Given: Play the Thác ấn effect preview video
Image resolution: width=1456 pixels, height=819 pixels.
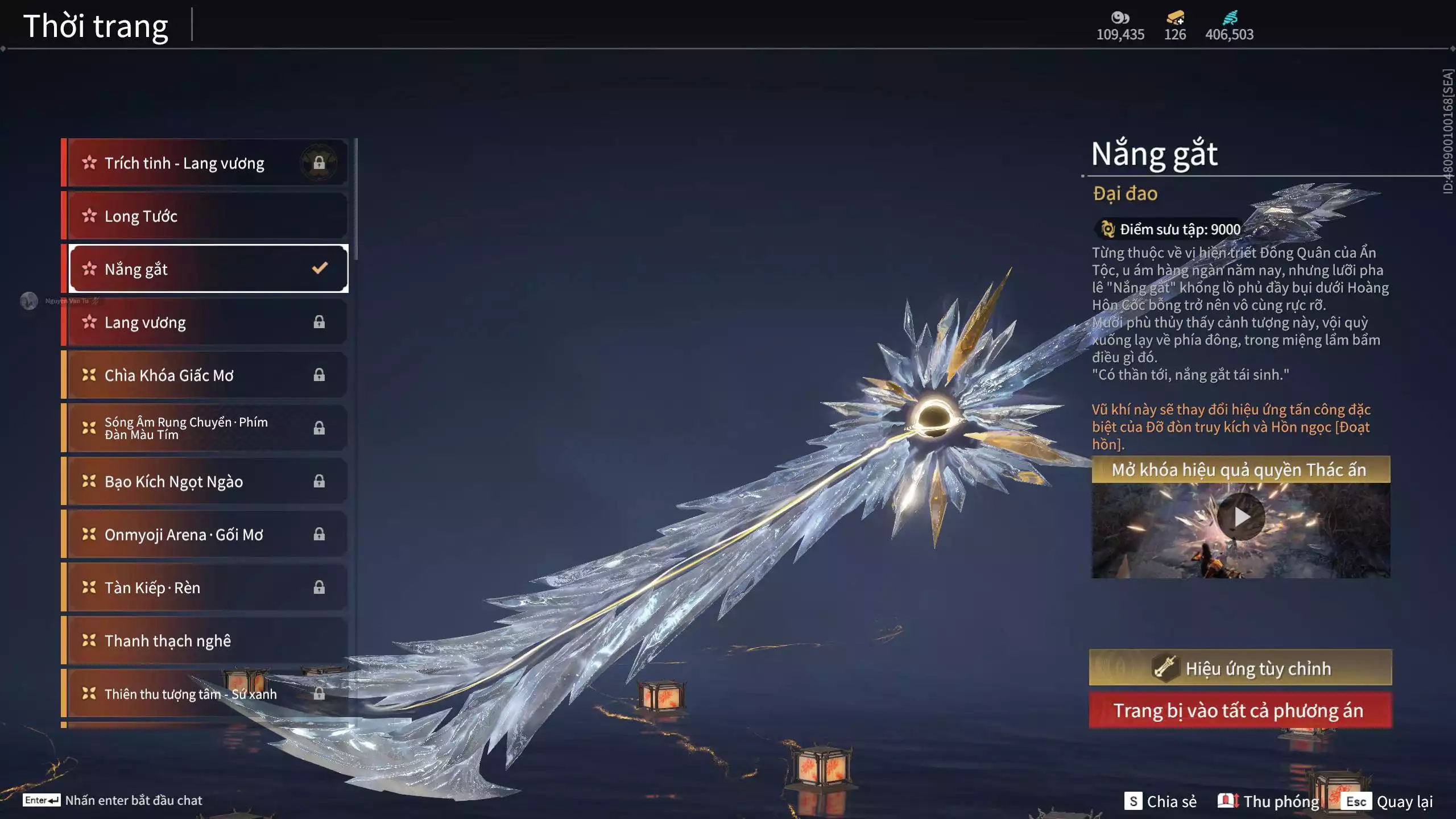Looking at the screenshot, I should [1241, 517].
